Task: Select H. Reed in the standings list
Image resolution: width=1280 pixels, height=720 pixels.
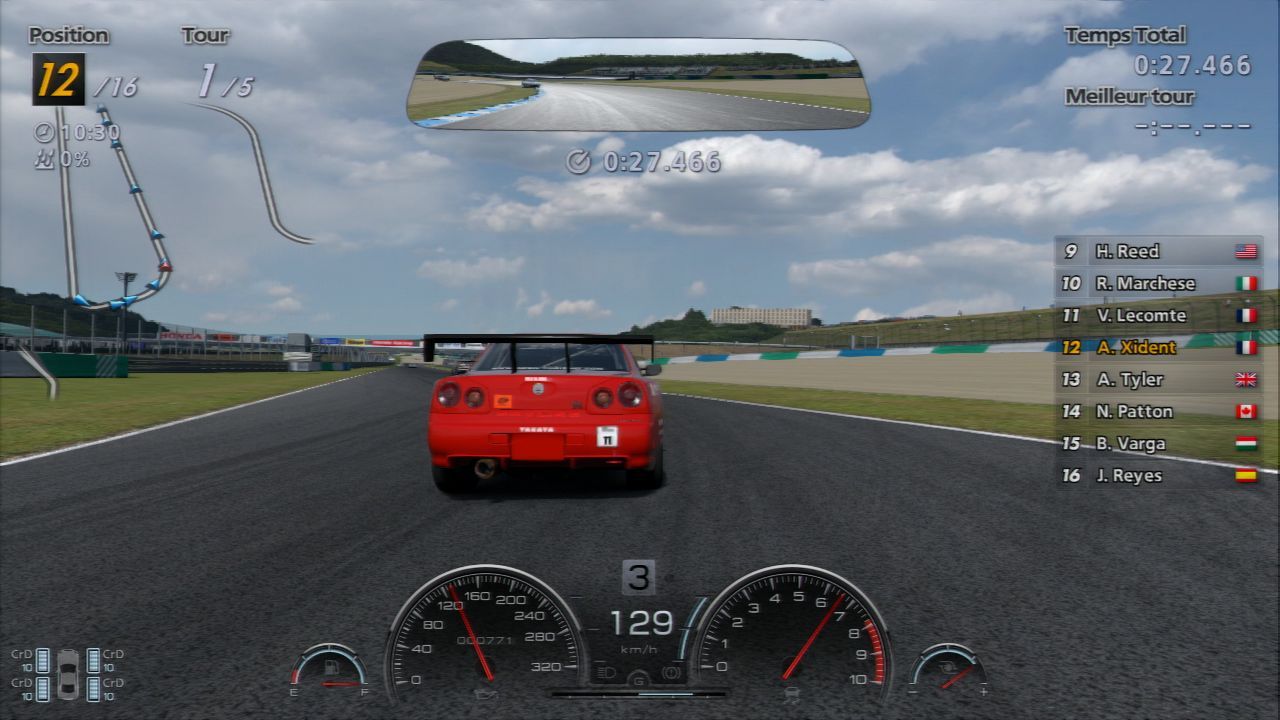Action: (1158, 251)
